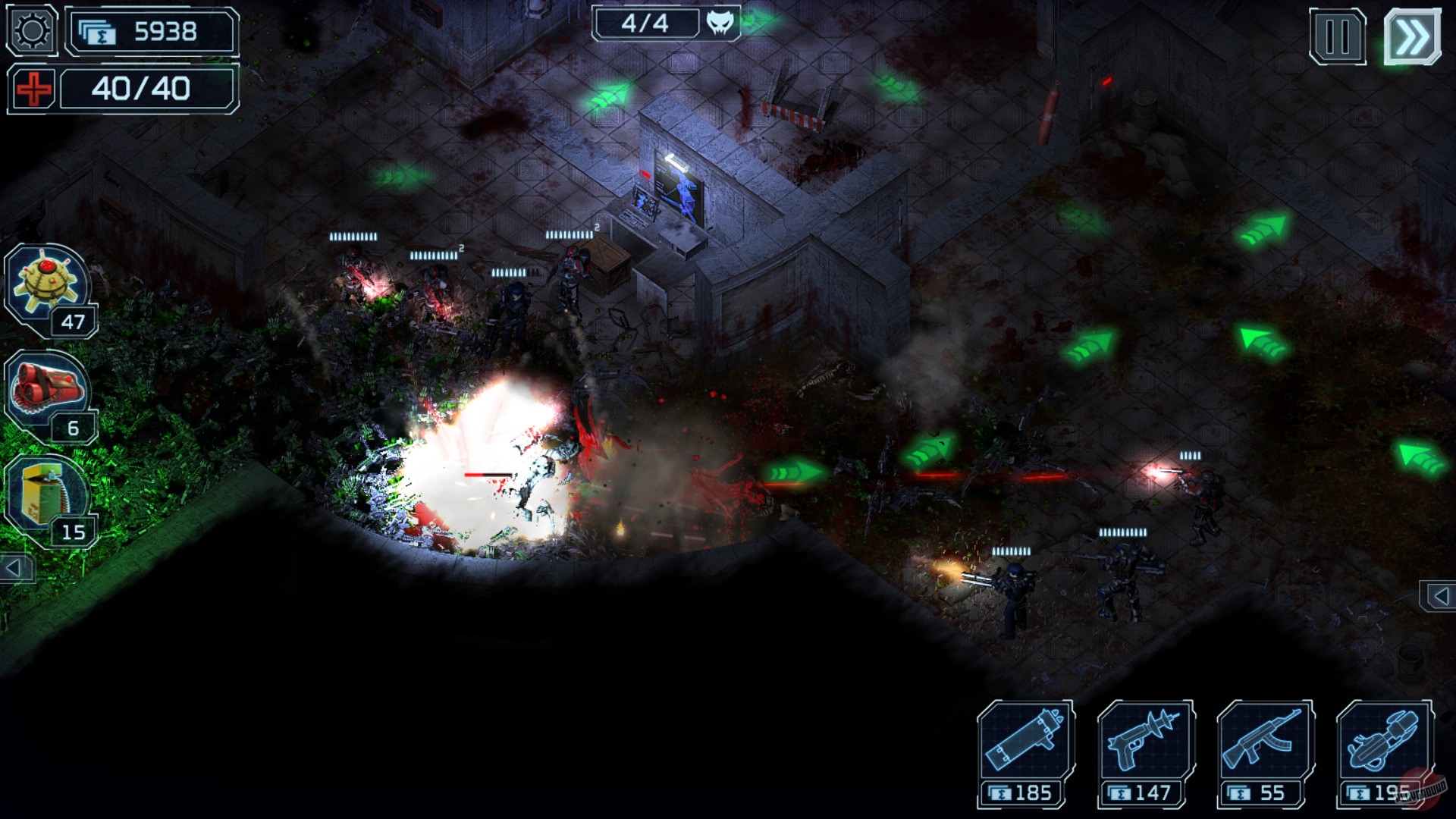This screenshot has width=1456, height=819.
Task: Open the settings gear in the top-left corner
Action: [x=30, y=32]
